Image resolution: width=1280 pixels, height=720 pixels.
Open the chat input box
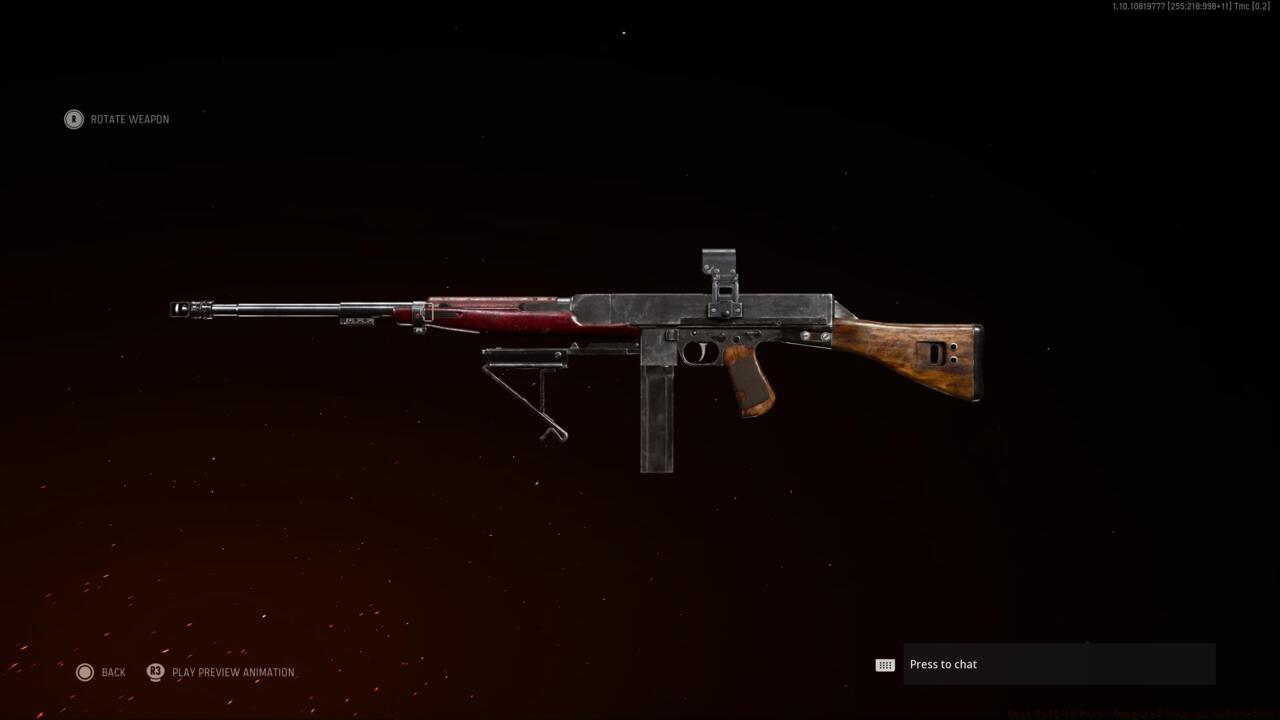(x=1058, y=664)
